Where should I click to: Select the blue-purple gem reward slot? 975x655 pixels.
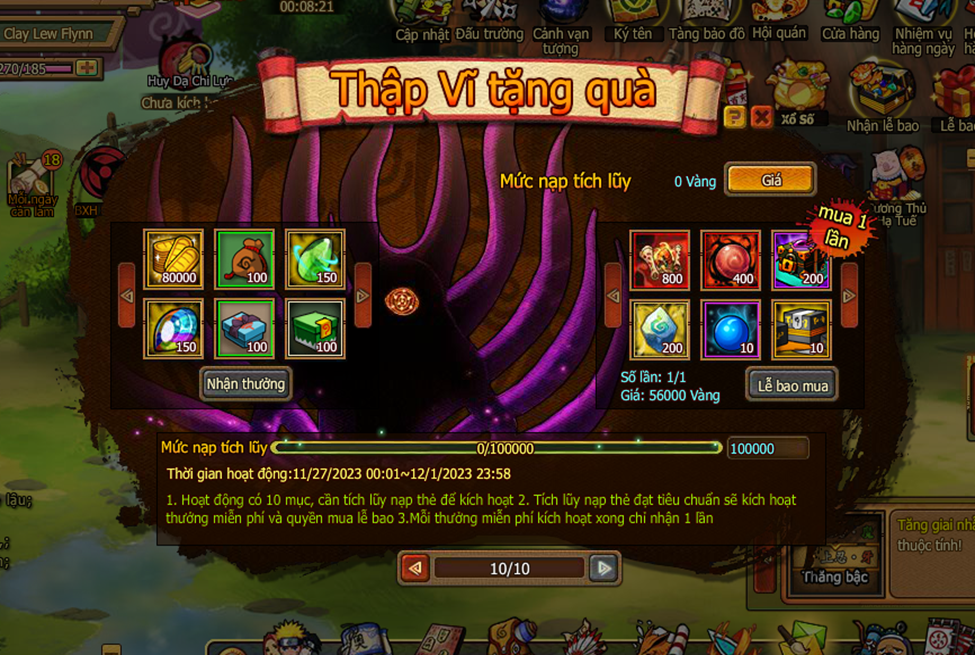point(174,328)
